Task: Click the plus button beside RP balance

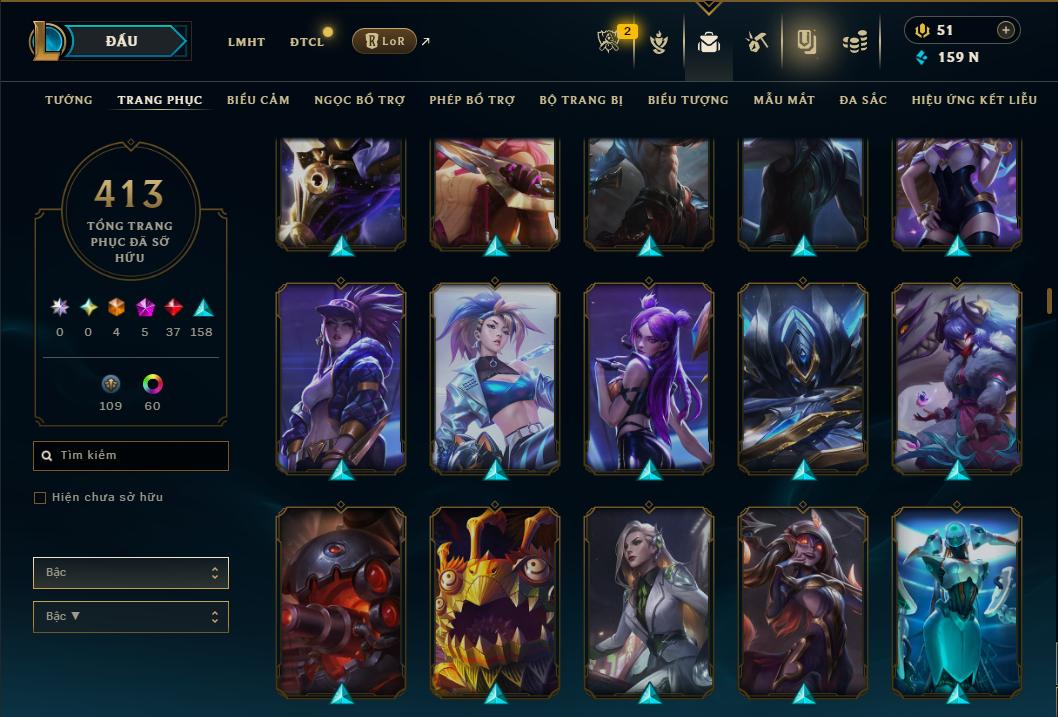Action: (x=1005, y=30)
